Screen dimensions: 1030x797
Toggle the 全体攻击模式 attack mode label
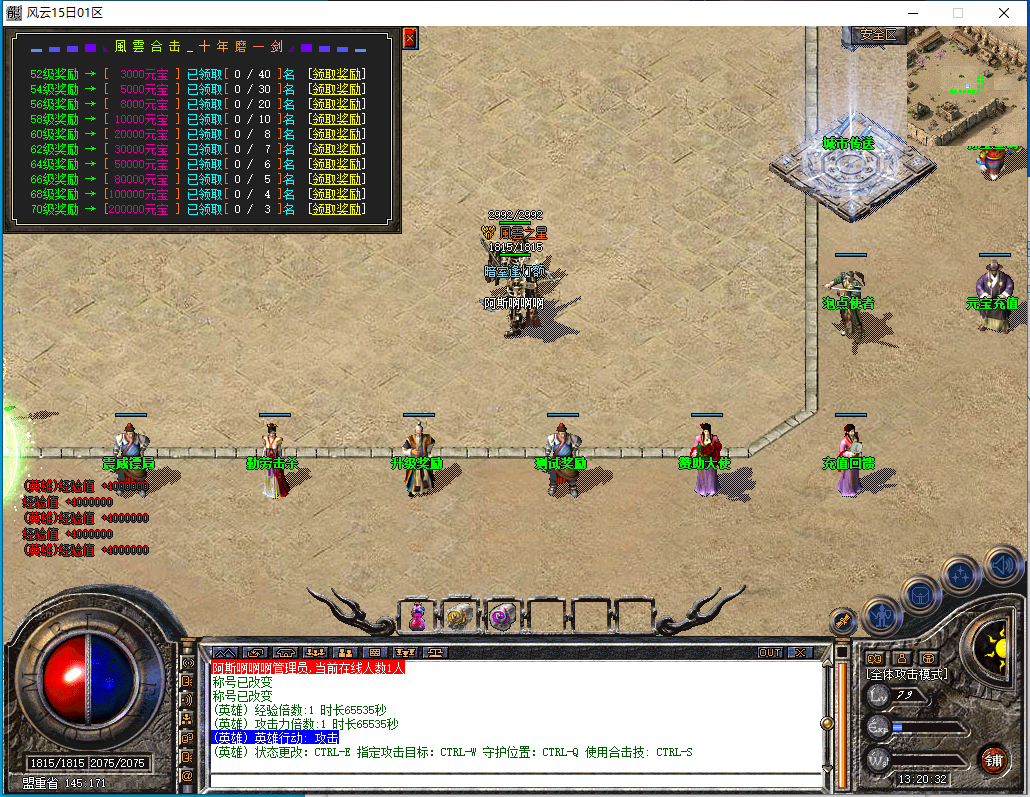tap(908, 675)
